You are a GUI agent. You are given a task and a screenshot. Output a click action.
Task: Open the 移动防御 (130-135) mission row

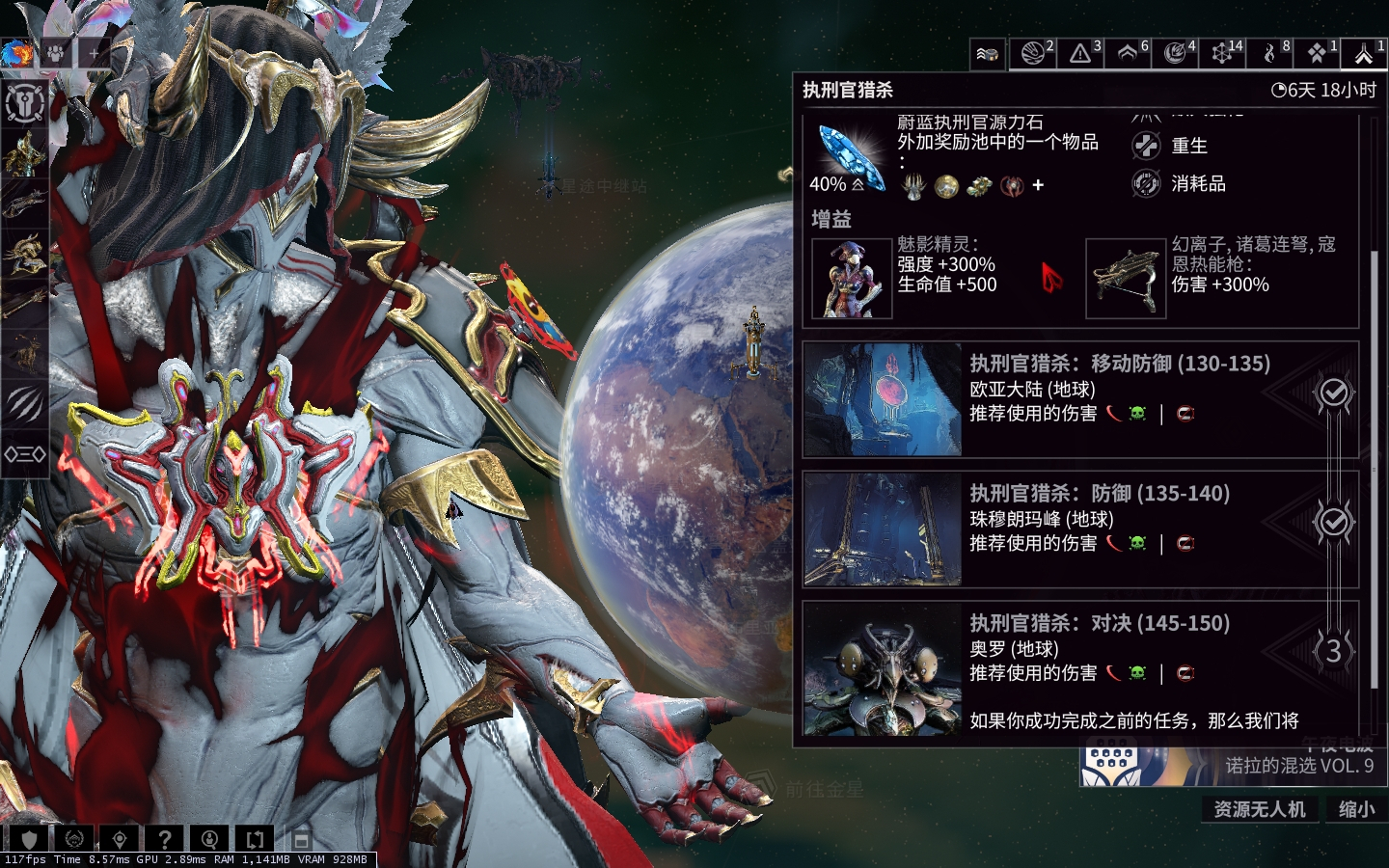click(1080, 398)
